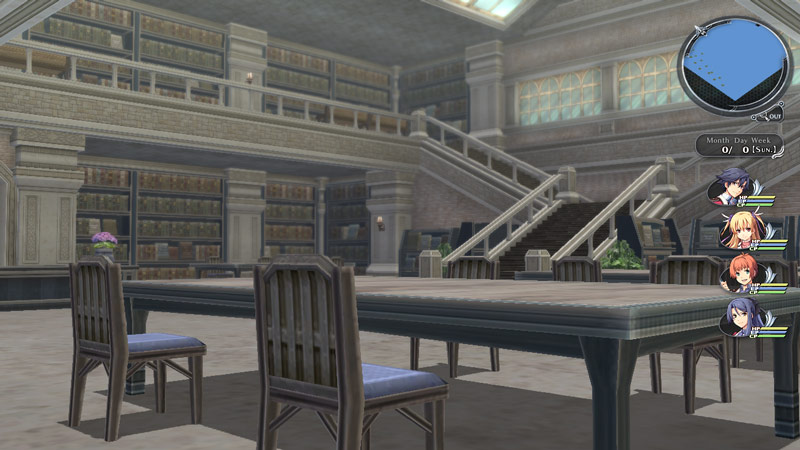
Task: Open the Month Day Week calendar panel
Action: [x=738, y=146]
